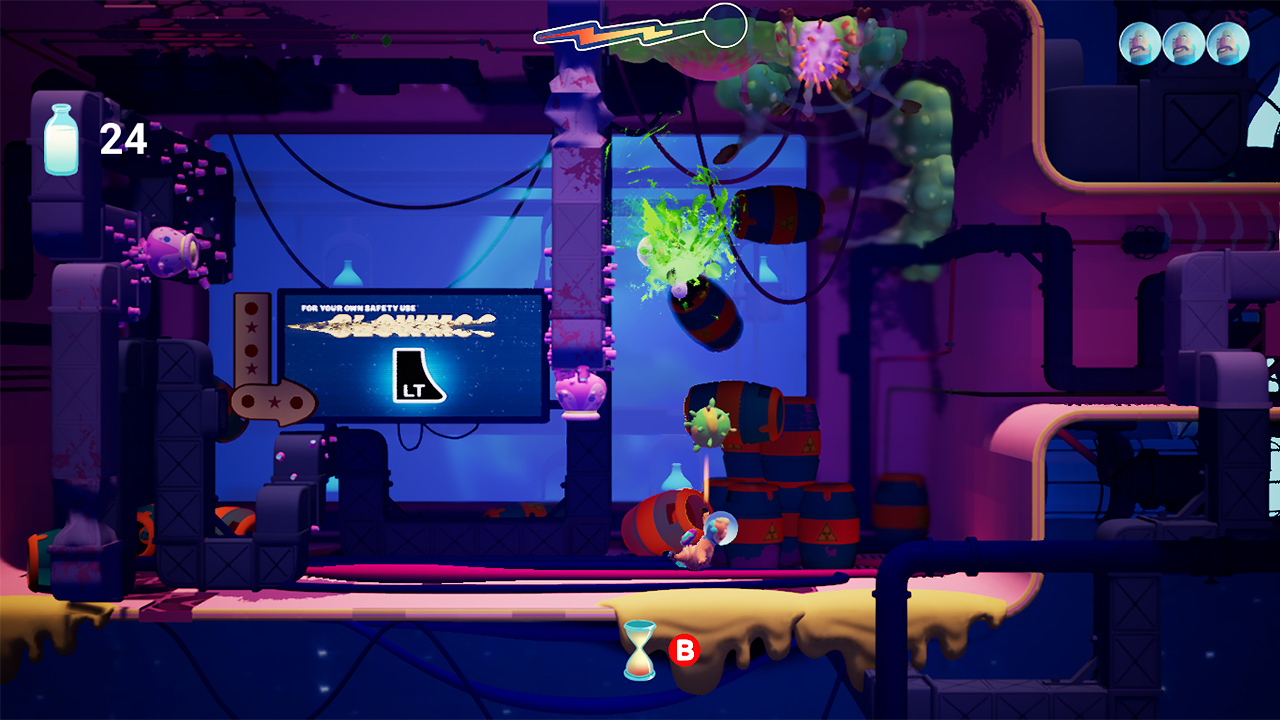Select the milk counter reading 24
The image size is (1280, 720).
tap(121, 139)
